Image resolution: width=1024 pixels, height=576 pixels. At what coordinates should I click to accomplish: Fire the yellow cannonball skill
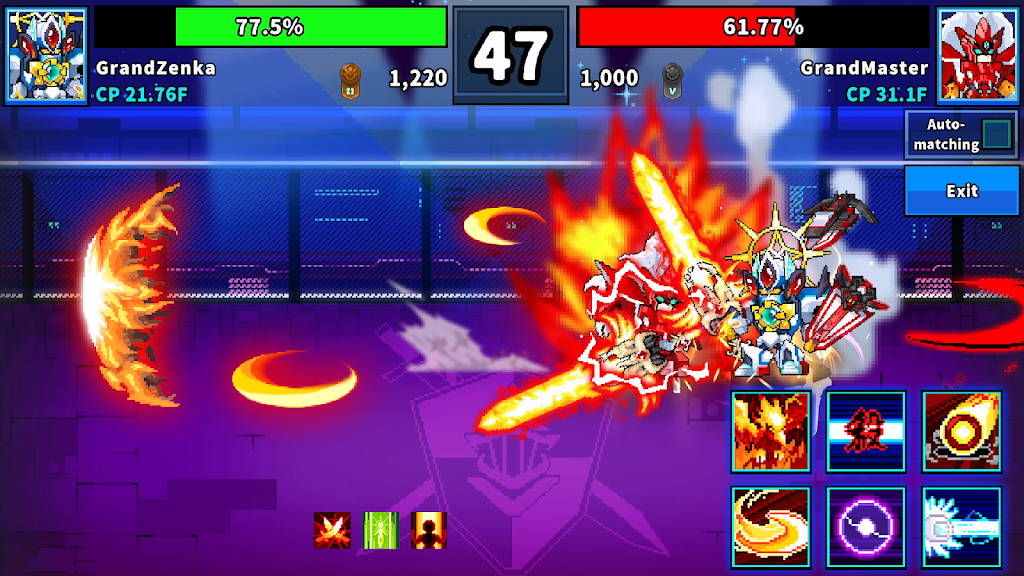tap(961, 431)
